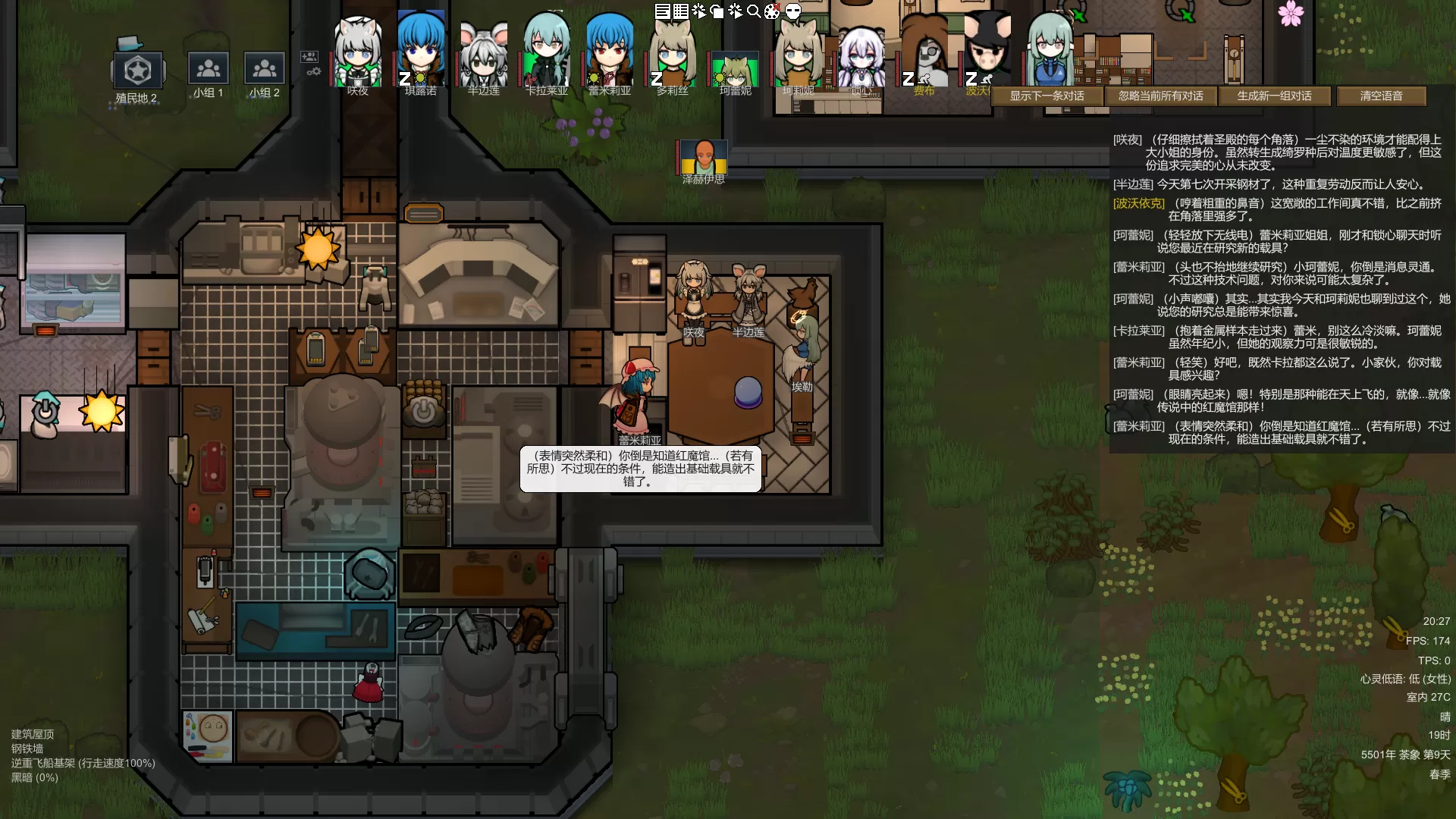The image size is (1456, 819).
Task: Choose 忽略当前所有对话 to skip dialogues
Action: coord(1160,96)
